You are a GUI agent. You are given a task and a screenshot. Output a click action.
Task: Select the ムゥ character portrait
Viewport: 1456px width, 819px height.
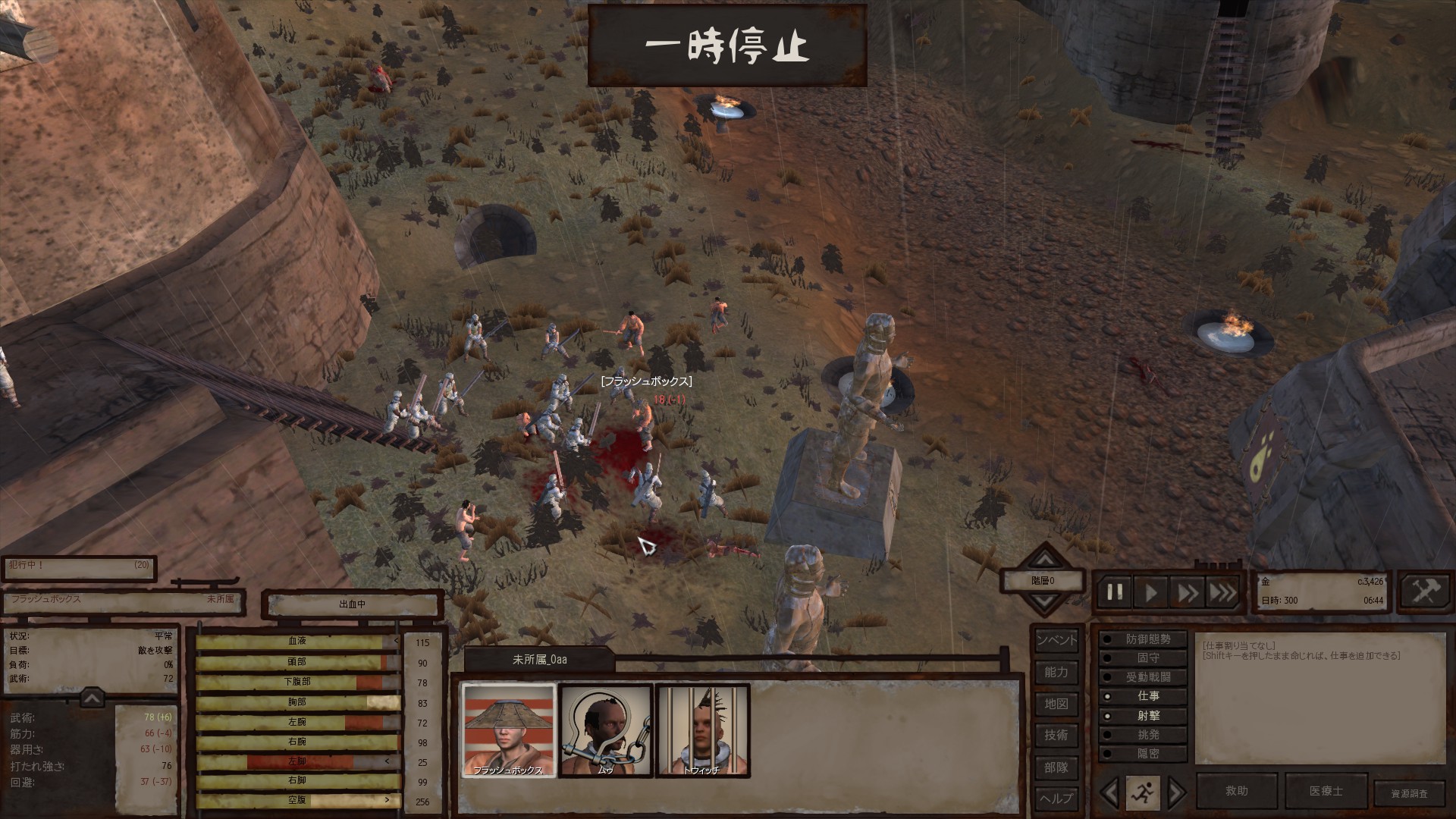pos(605,730)
